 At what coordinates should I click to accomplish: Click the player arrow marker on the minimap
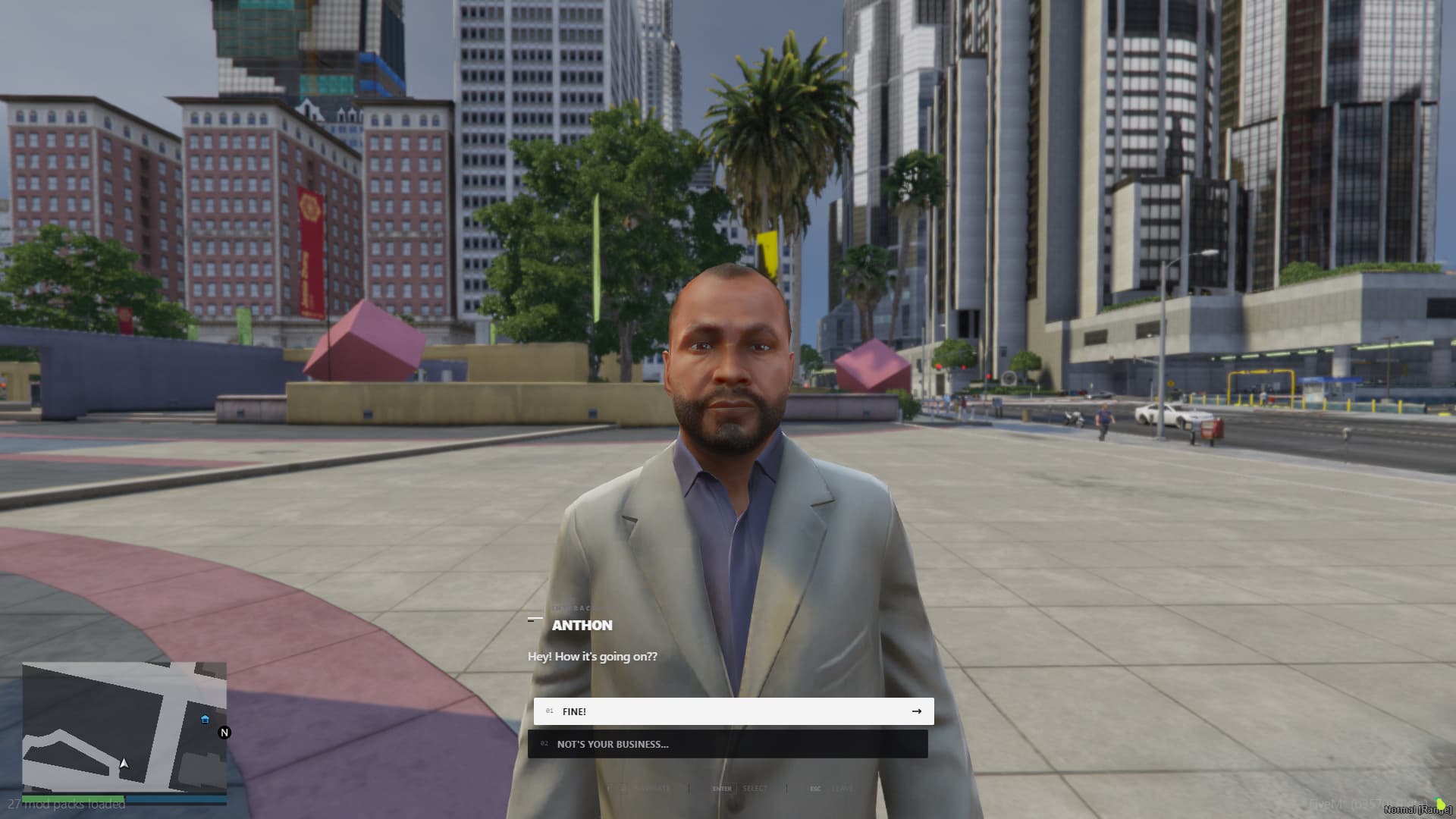[x=123, y=762]
